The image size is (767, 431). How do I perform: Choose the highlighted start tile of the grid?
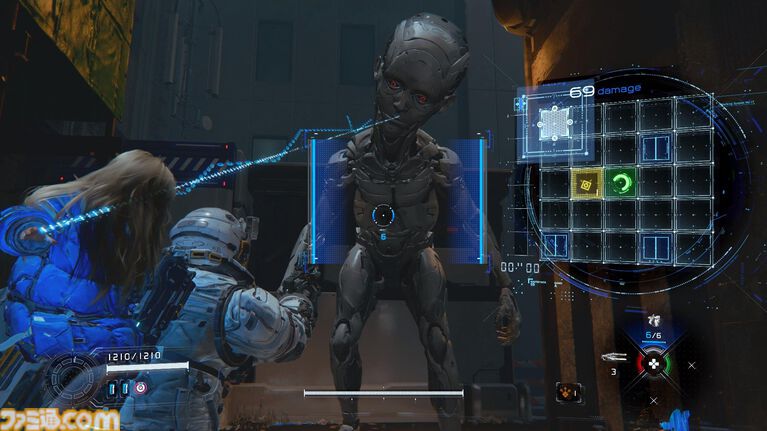point(552,123)
